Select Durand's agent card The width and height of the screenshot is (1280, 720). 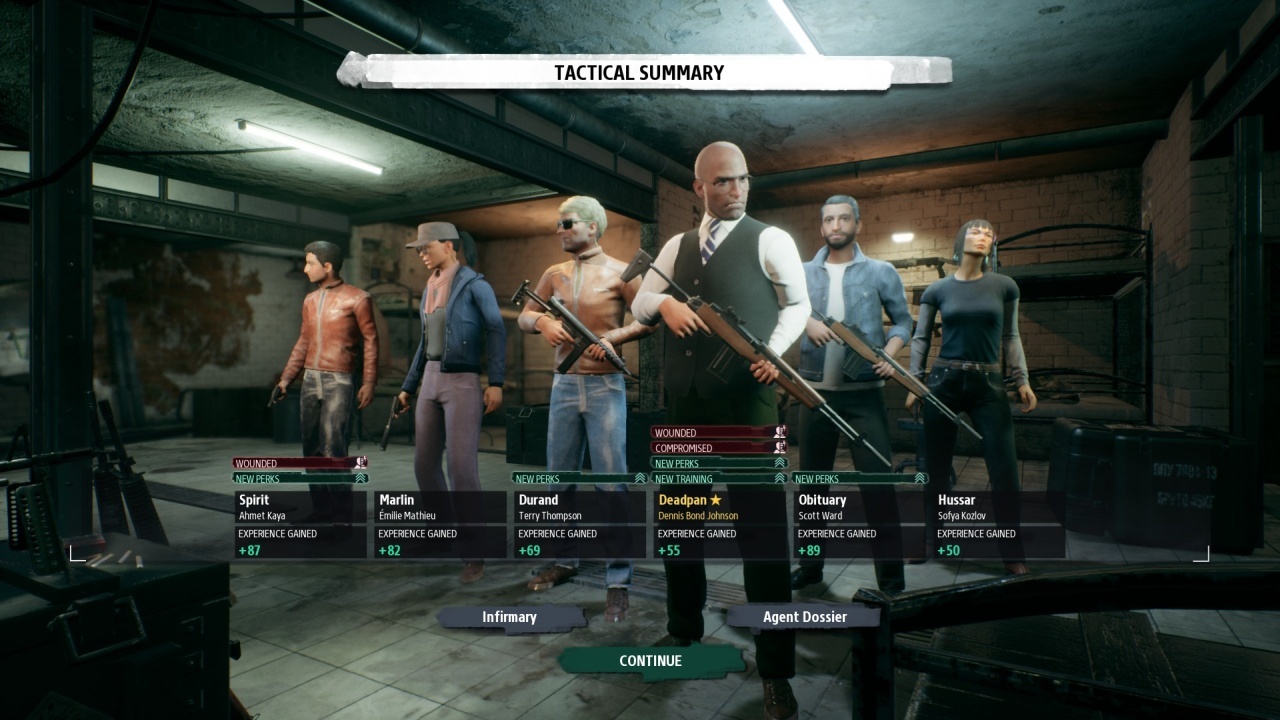point(580,524)
